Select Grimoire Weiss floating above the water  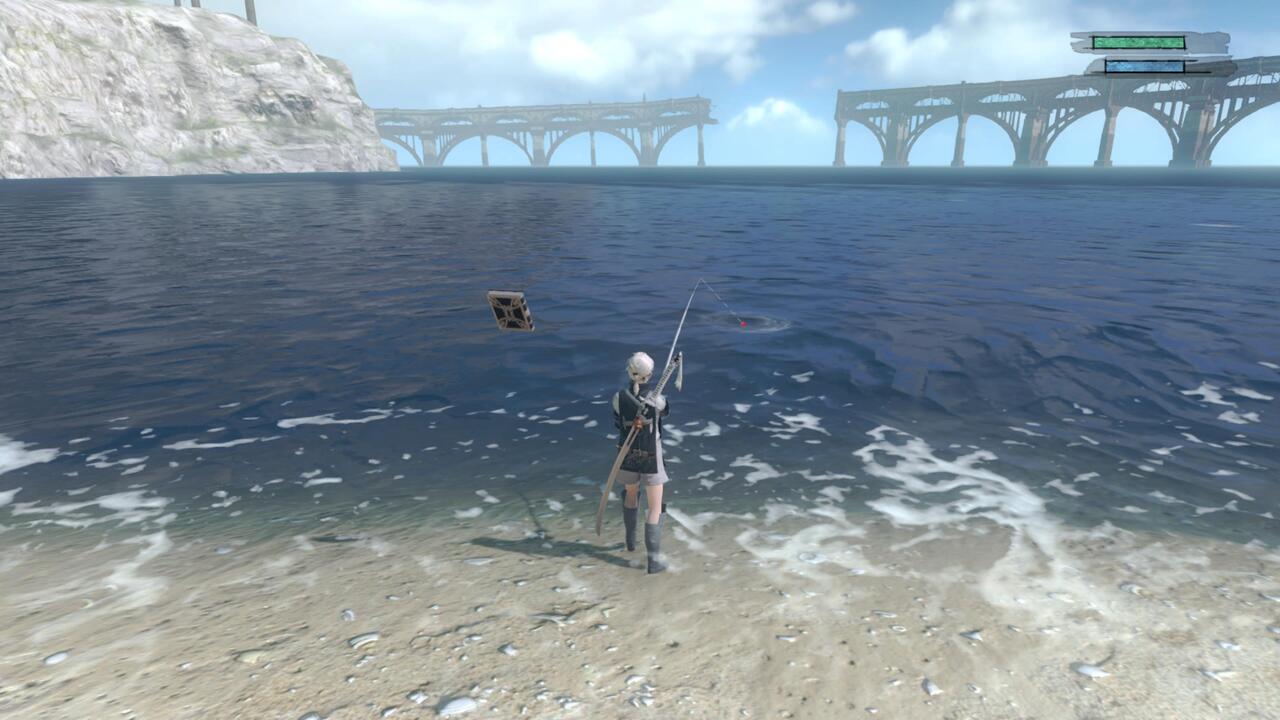513,311
